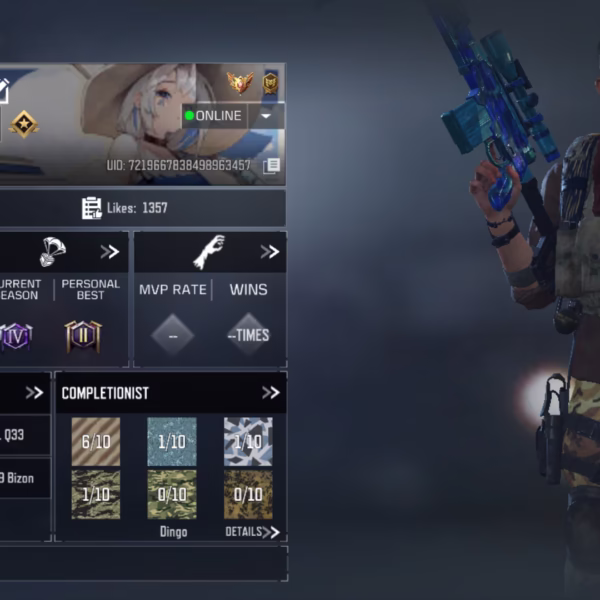
Task: Select the teal speckled camo tile
Action: click(172, 441)
